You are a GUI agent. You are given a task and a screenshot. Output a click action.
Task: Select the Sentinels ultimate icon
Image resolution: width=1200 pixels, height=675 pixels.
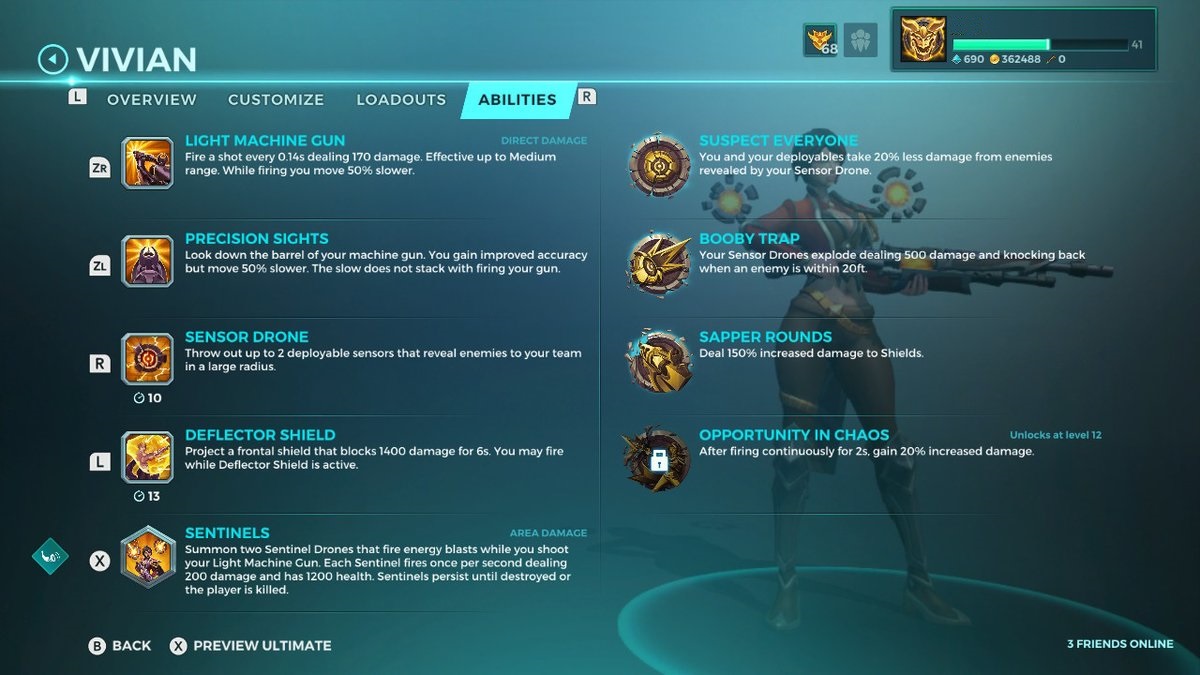click(147, 556)
